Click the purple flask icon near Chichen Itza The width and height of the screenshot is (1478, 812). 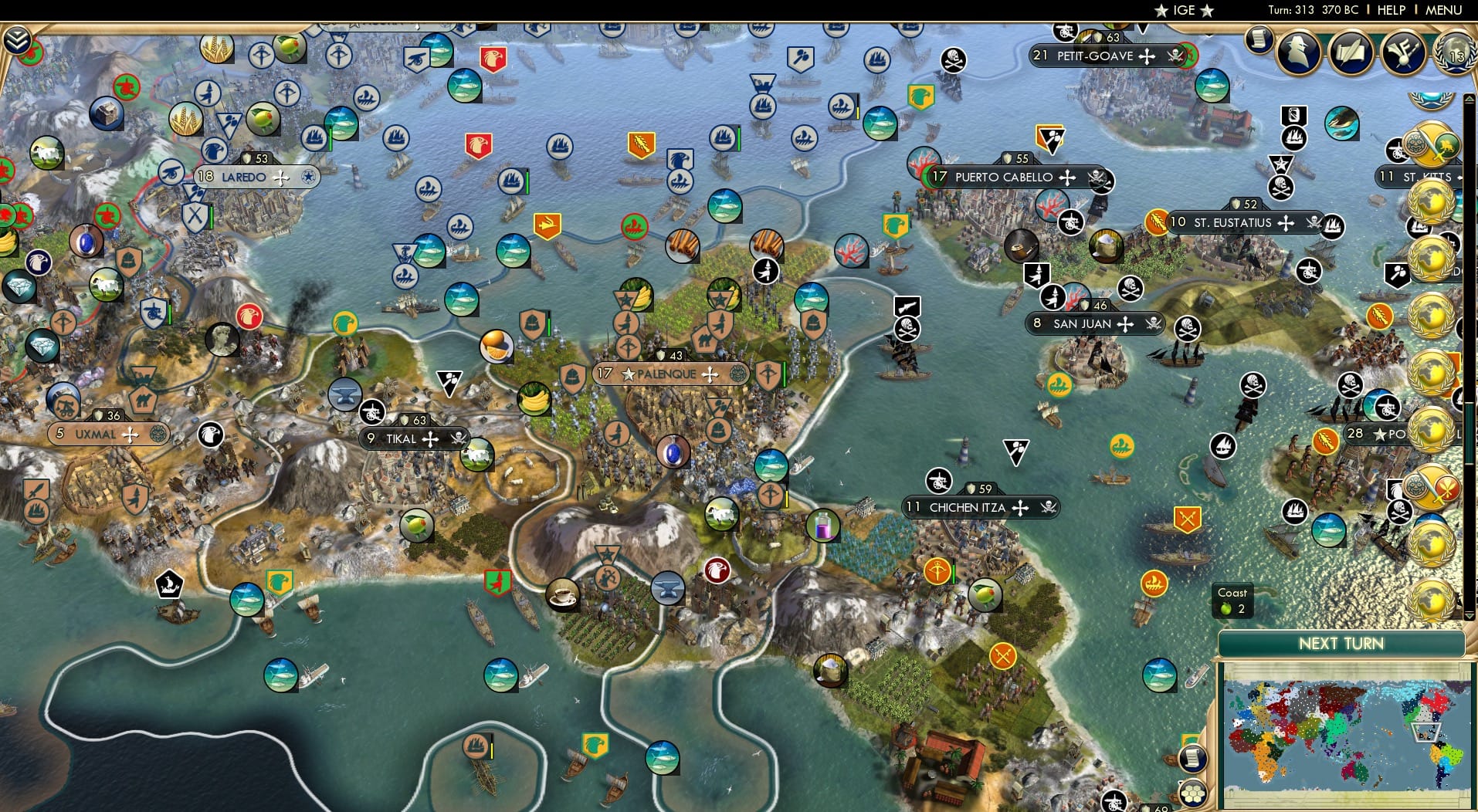823,526
